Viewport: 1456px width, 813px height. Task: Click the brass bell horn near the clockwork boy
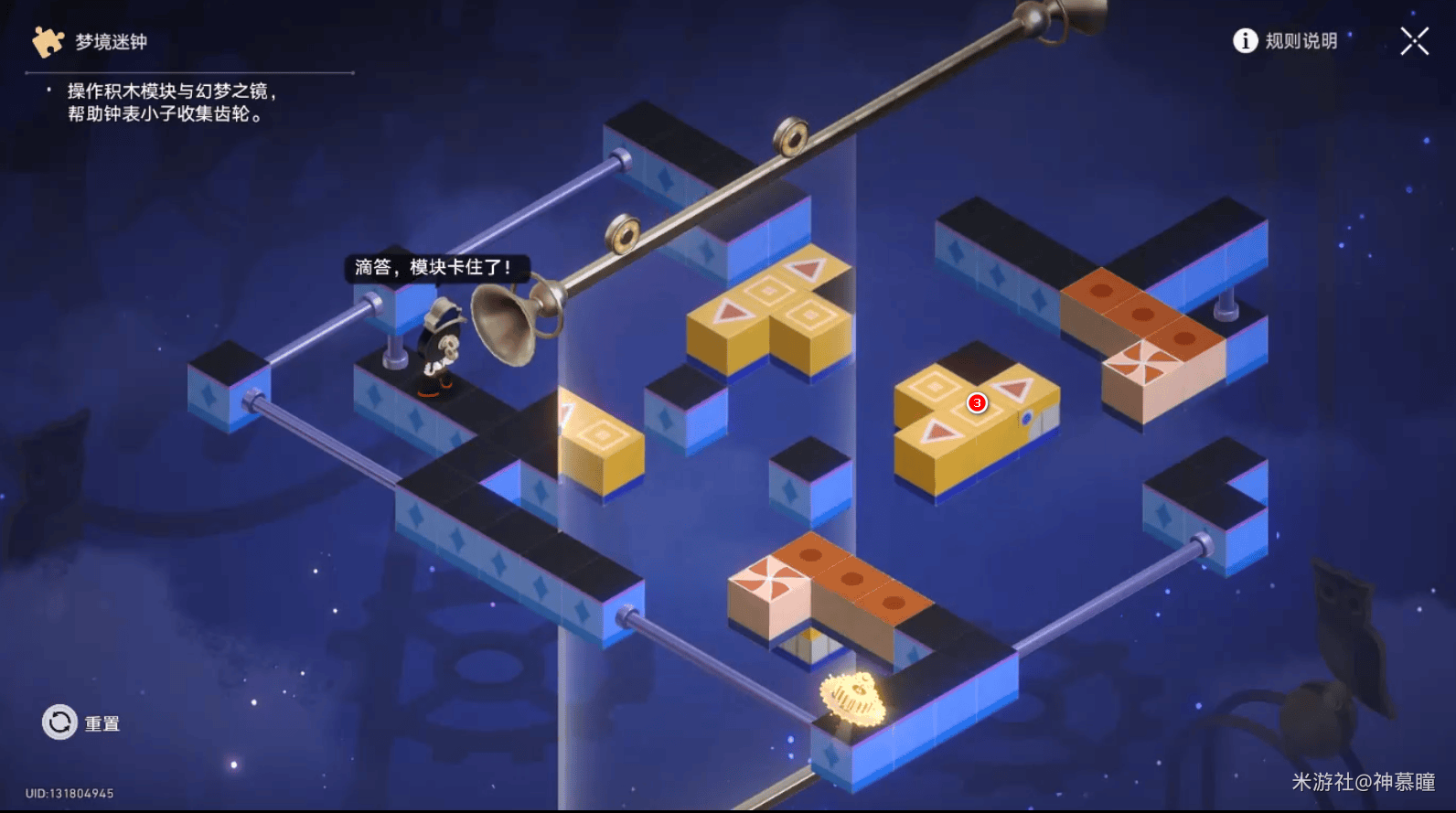pos(509,322)
